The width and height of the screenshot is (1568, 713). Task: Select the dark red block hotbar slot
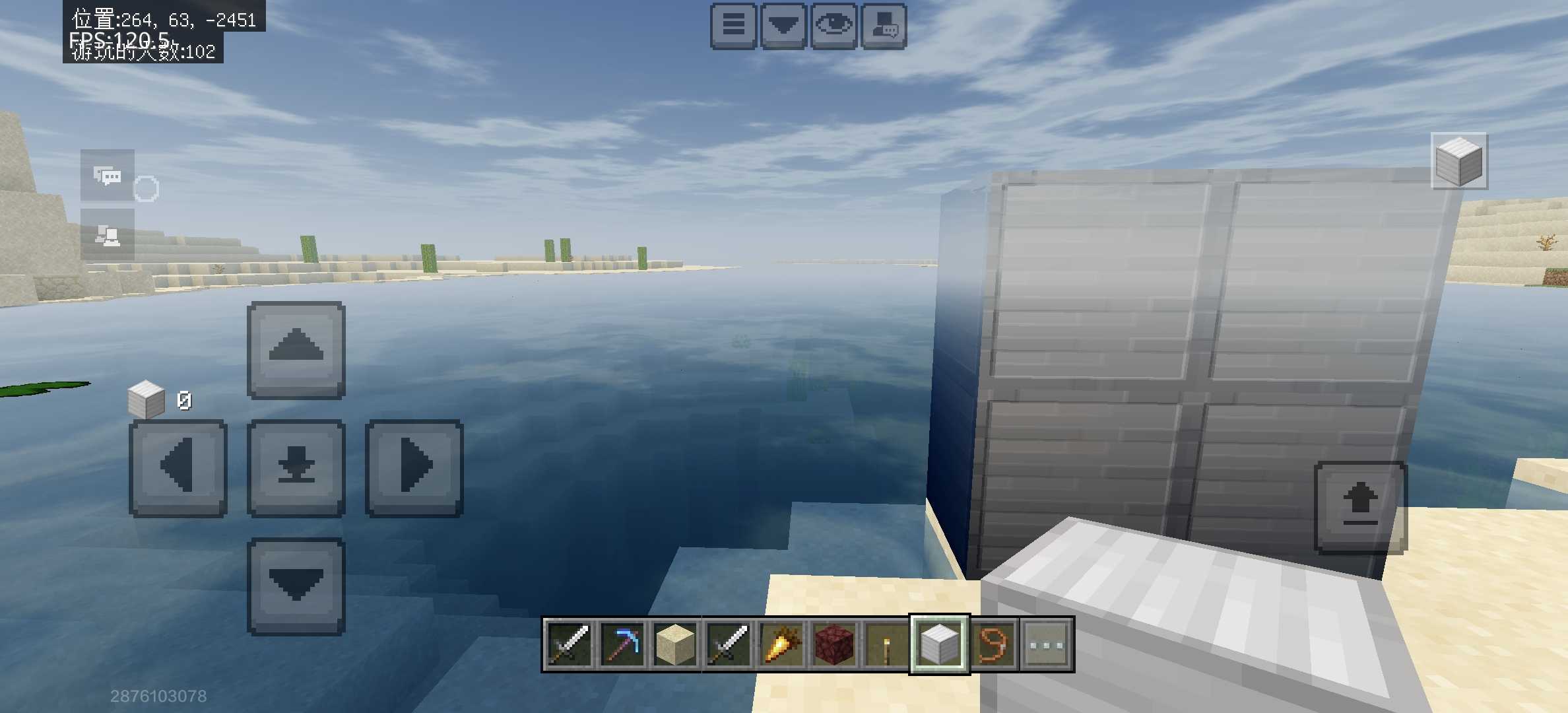click(834, 644)
